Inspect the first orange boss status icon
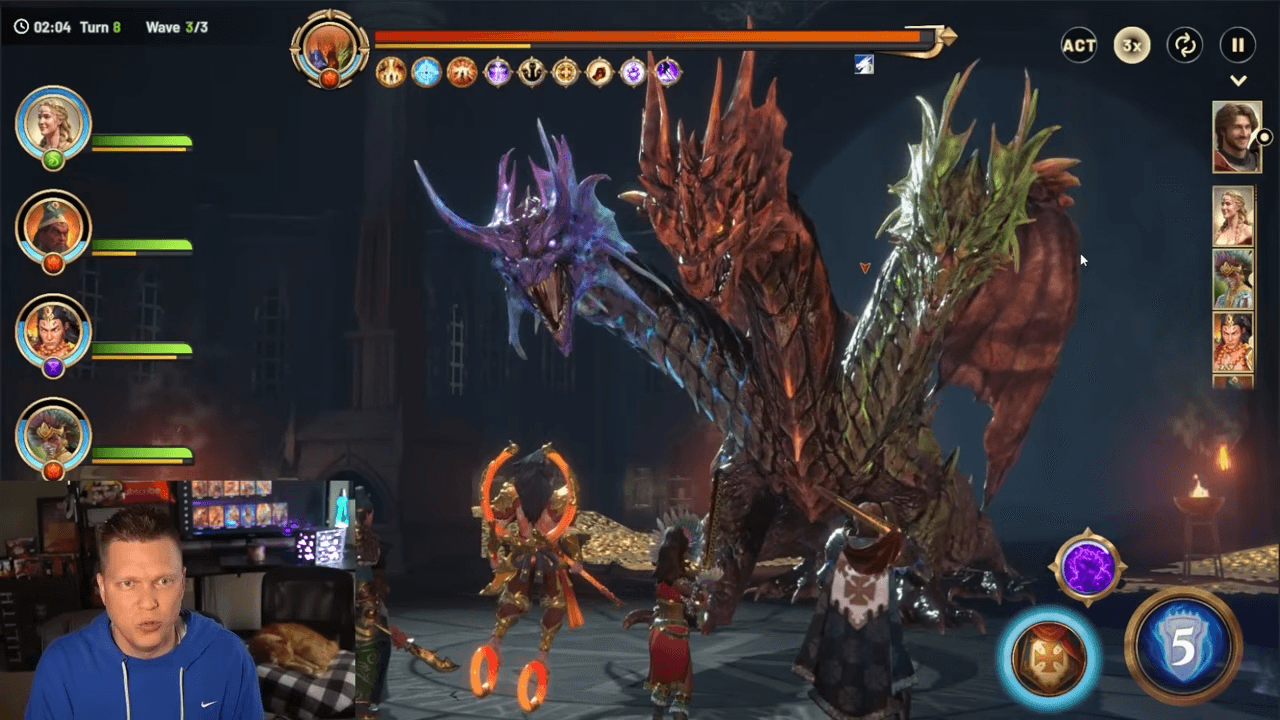1280x720 pixels. [391, 72]
